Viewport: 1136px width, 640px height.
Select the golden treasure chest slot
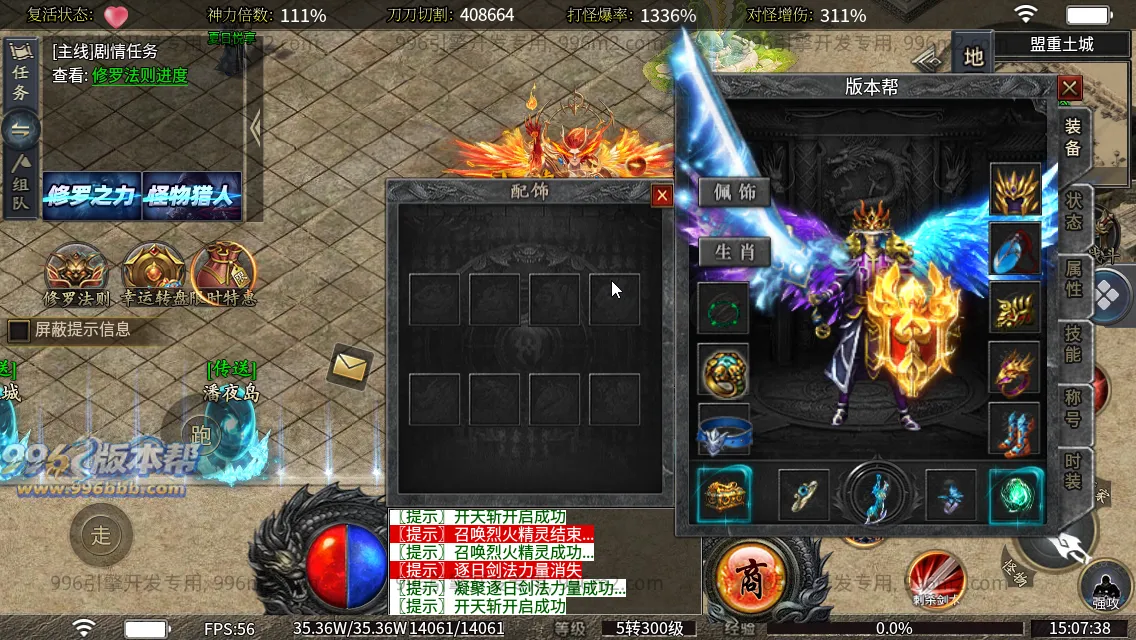[722, 494]
